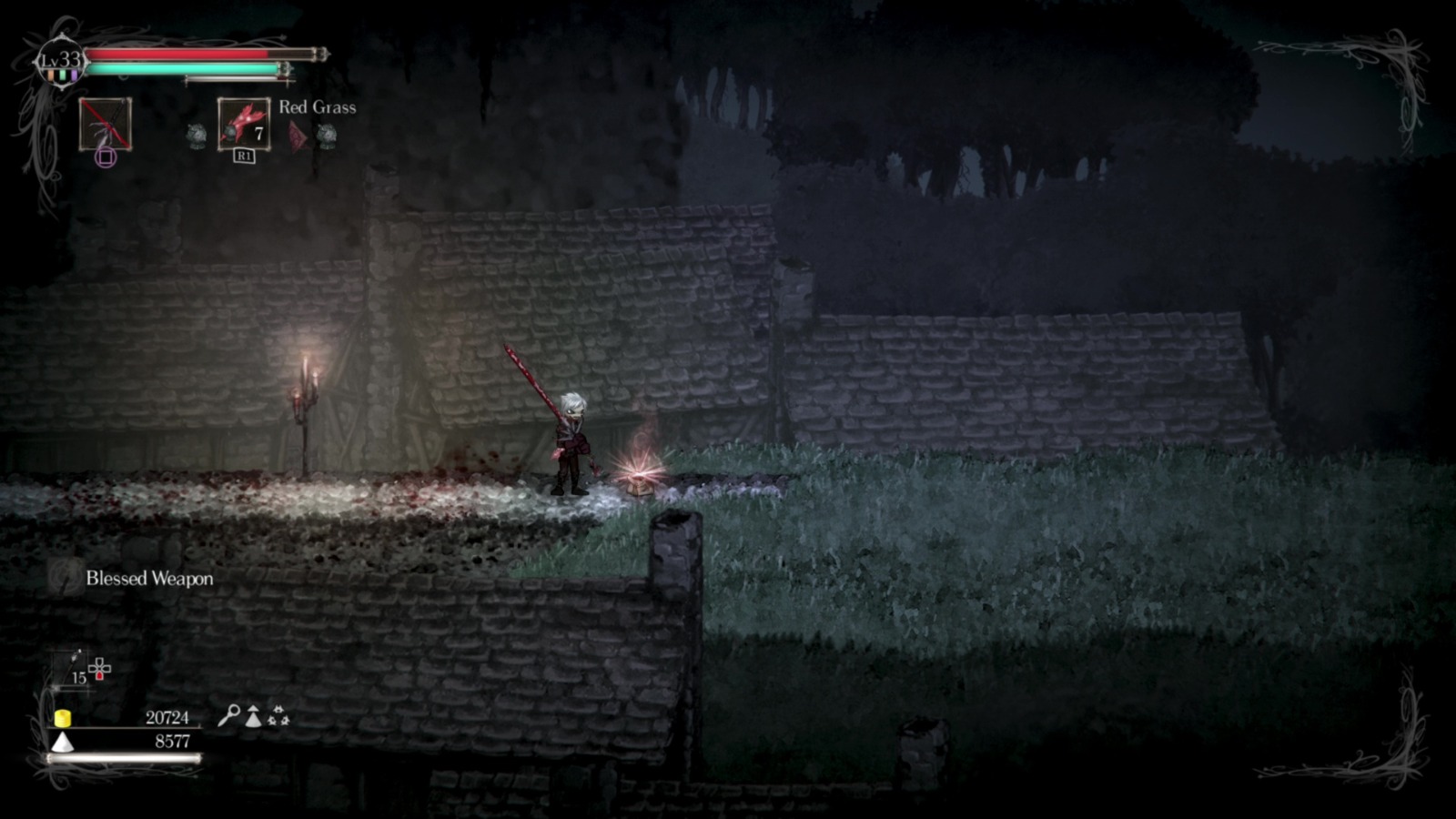Click the Blessed Weapon text label
The width and height of the screenshot is (1456, 819).
[148, 579]
